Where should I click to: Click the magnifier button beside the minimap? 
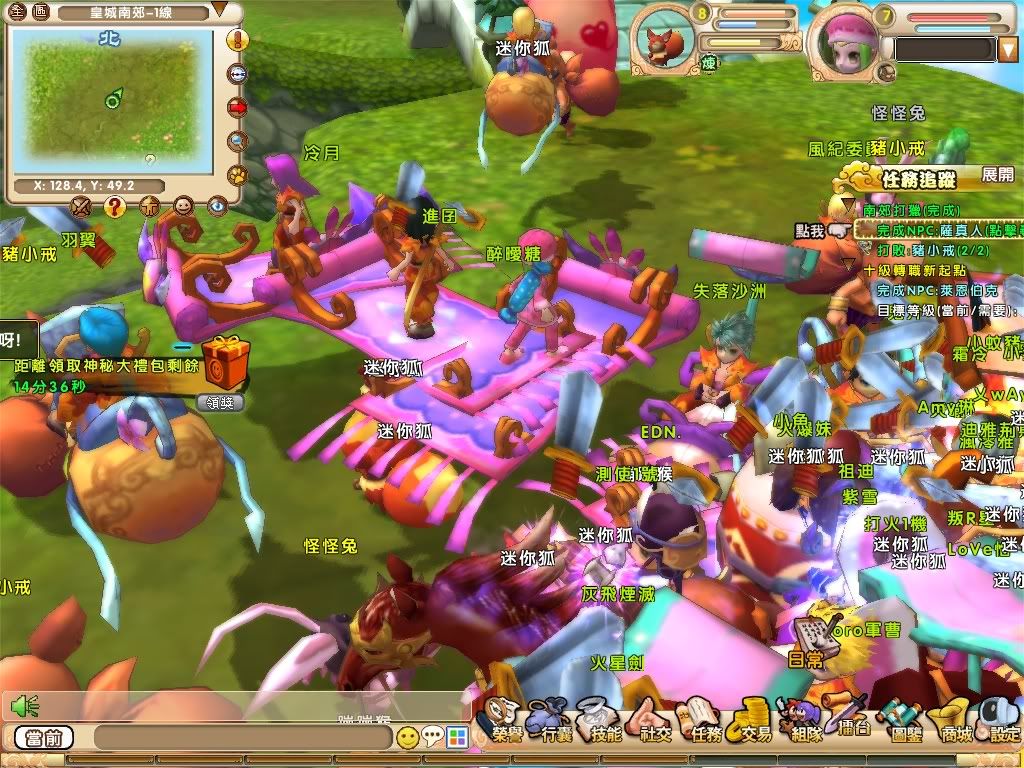tap(238, 141)
